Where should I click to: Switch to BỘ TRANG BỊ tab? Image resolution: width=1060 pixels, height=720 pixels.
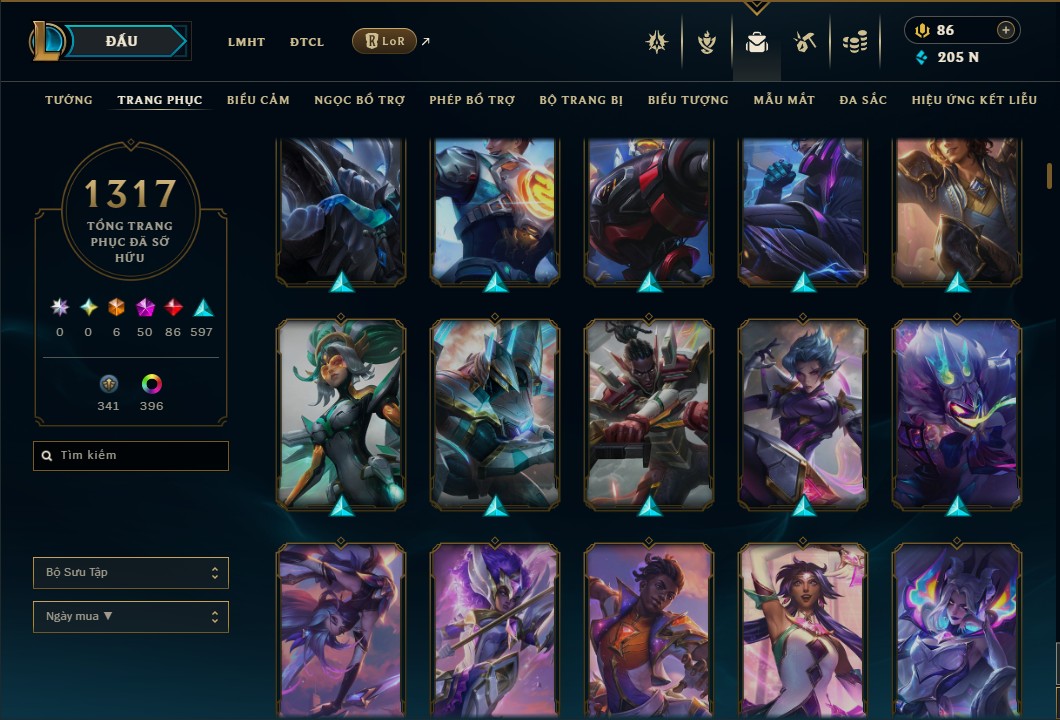coord(581,100)
